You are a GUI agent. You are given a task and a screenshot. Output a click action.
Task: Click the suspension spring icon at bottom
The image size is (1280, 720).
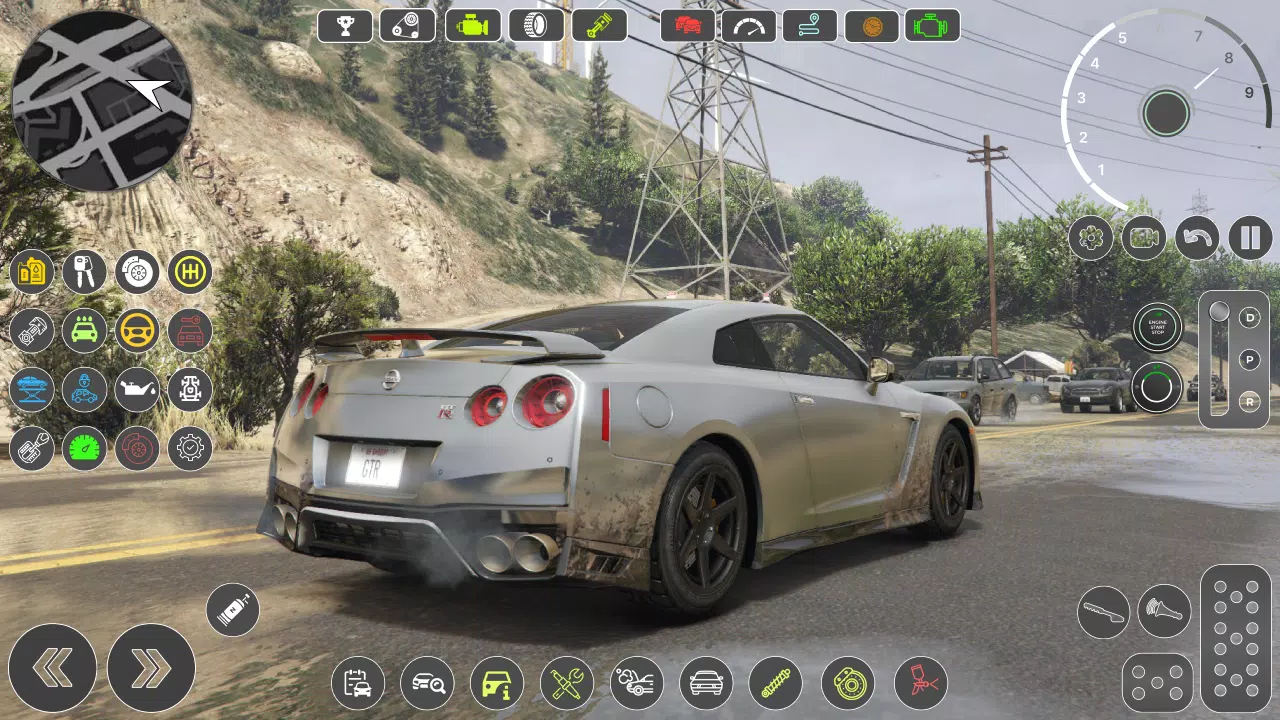[777, 683]
